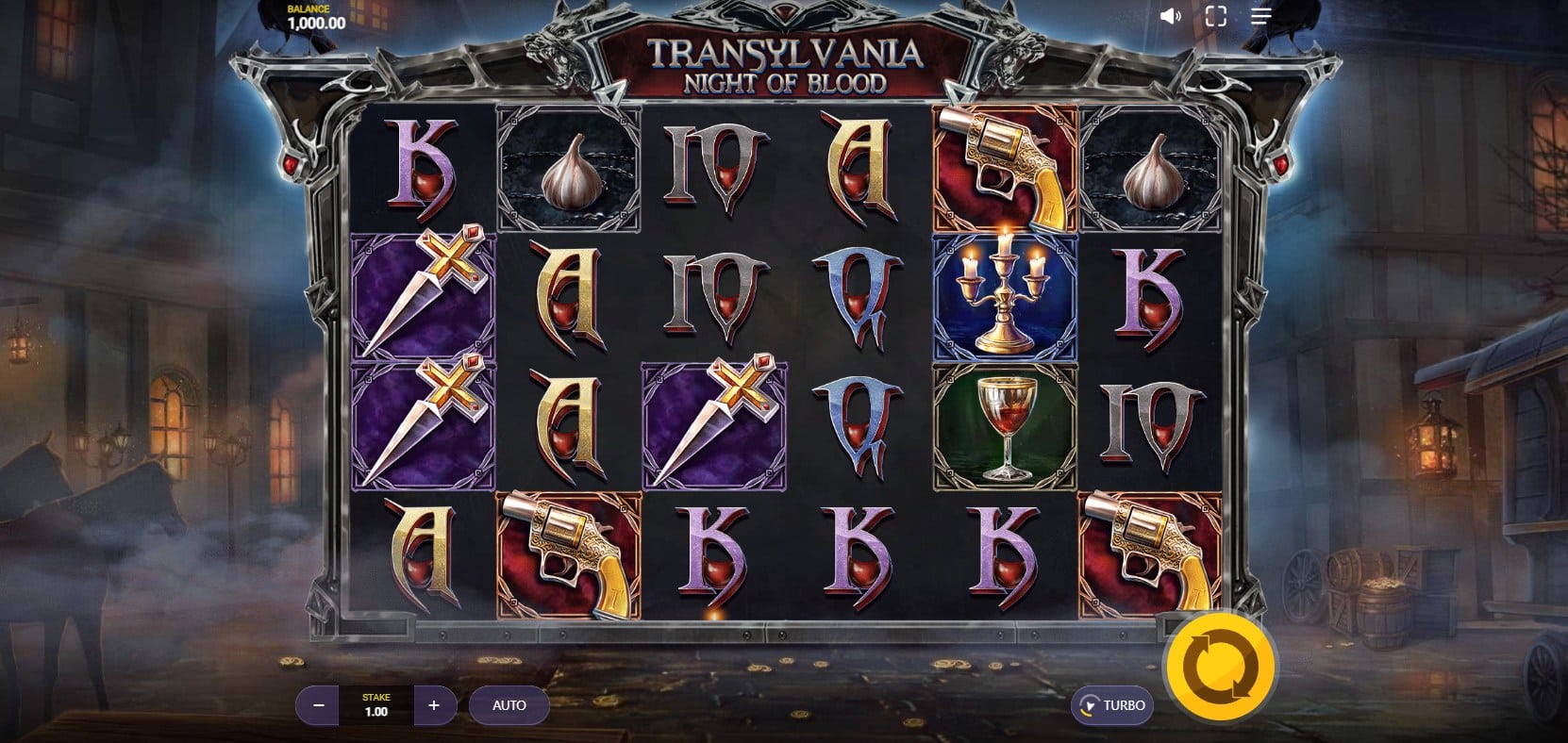Enter fullscreen mode
The width and height of the screenshot is (1568, 743).
tap(1215, 17)
